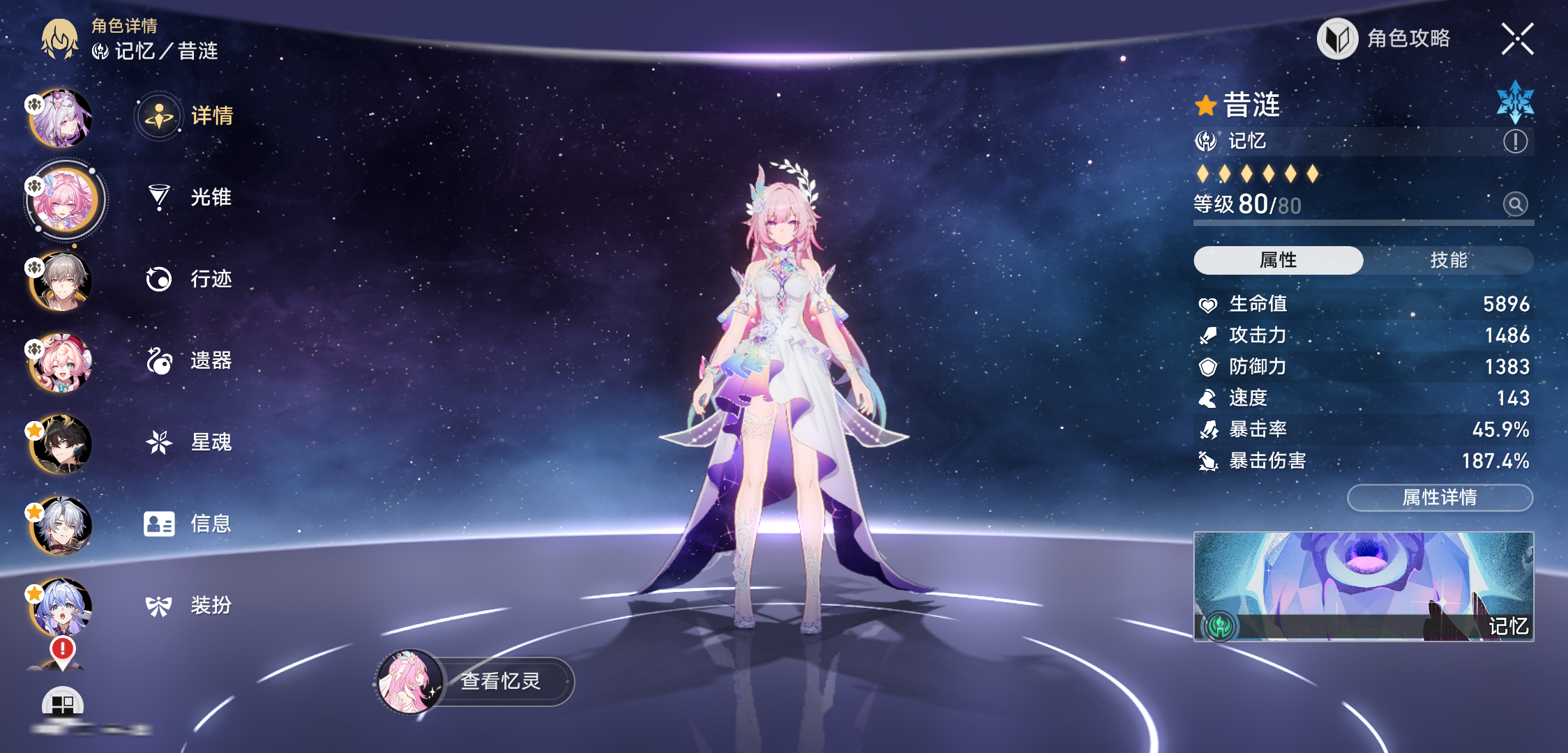This screenshot has width=1568, height=753.
Task: Switch to the 技能 skills tab
Action: (x=1448, y=260)
